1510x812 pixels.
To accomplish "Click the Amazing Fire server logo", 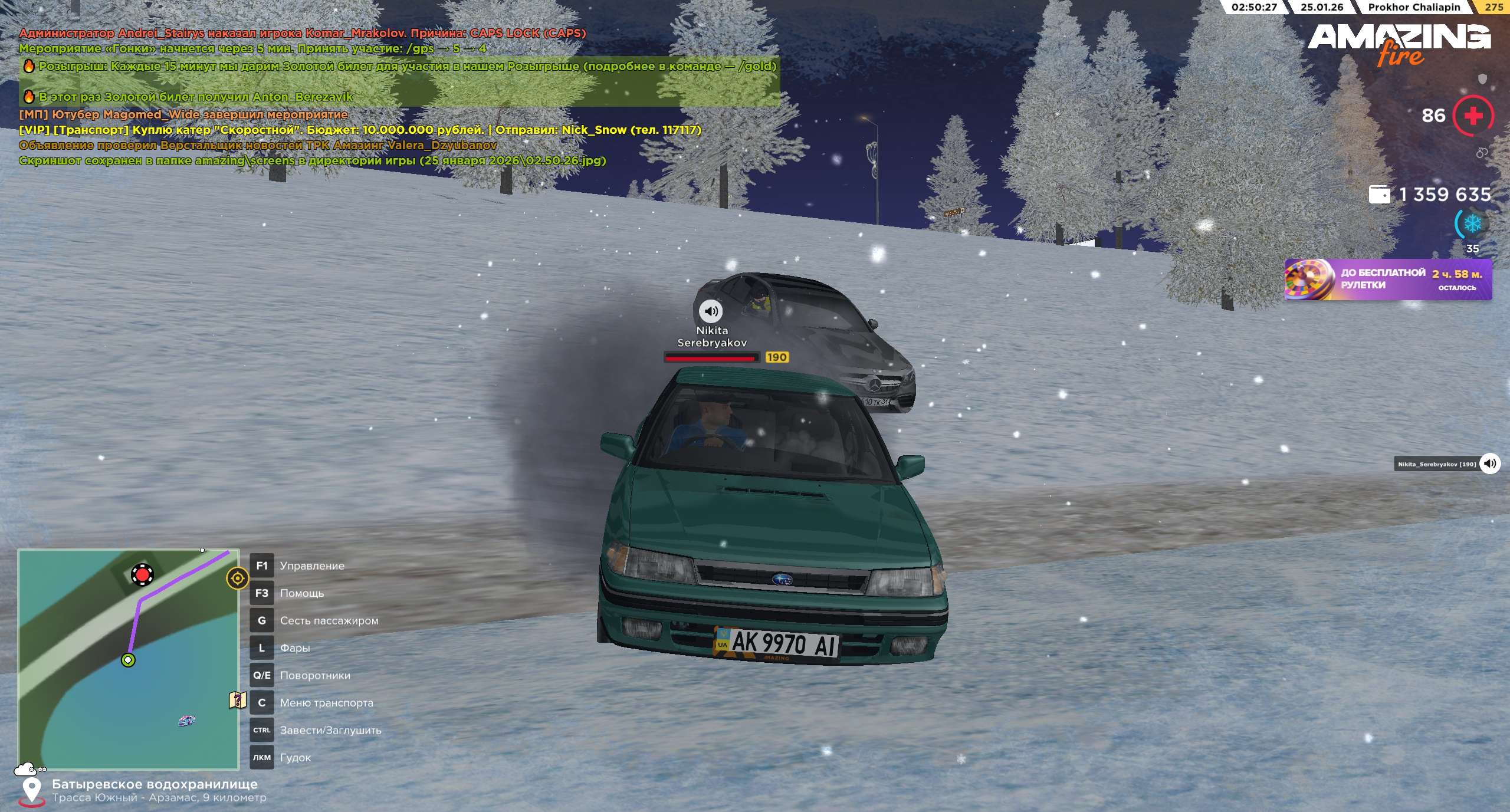I will (x=1399, y=44).
